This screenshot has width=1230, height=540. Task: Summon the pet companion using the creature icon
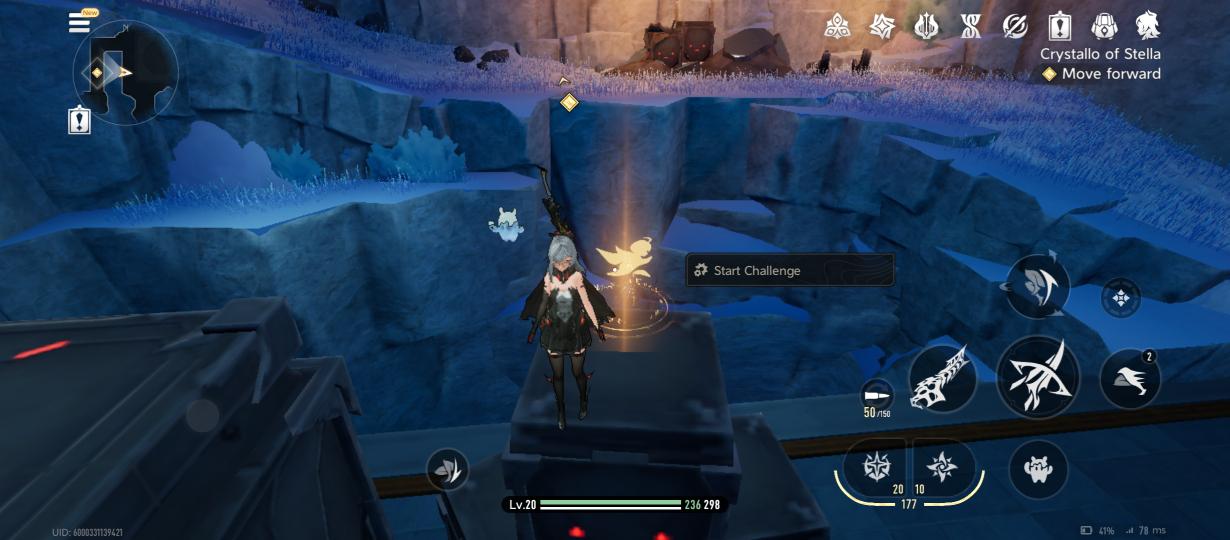click(x=1038, y=468)
